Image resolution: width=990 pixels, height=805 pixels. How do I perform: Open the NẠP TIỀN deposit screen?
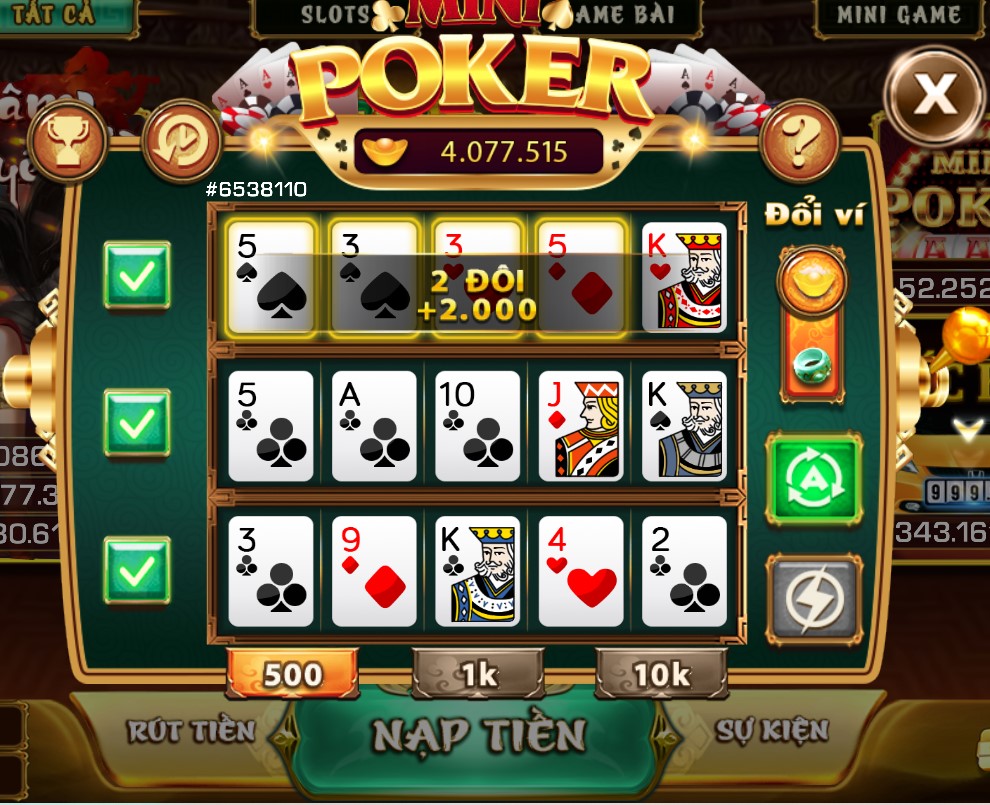[478, 735]
